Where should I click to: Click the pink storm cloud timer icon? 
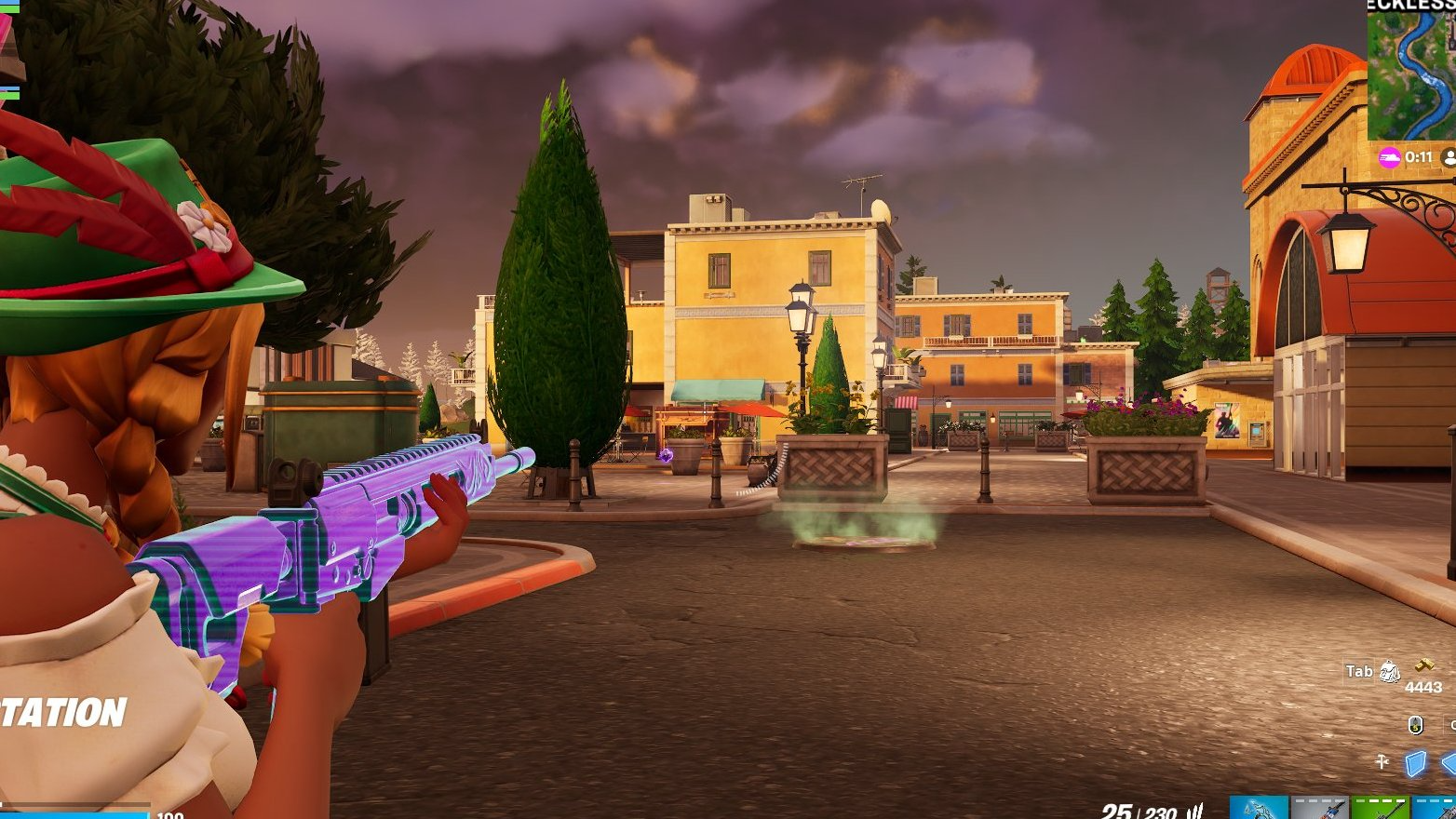tap(1390, 157)
